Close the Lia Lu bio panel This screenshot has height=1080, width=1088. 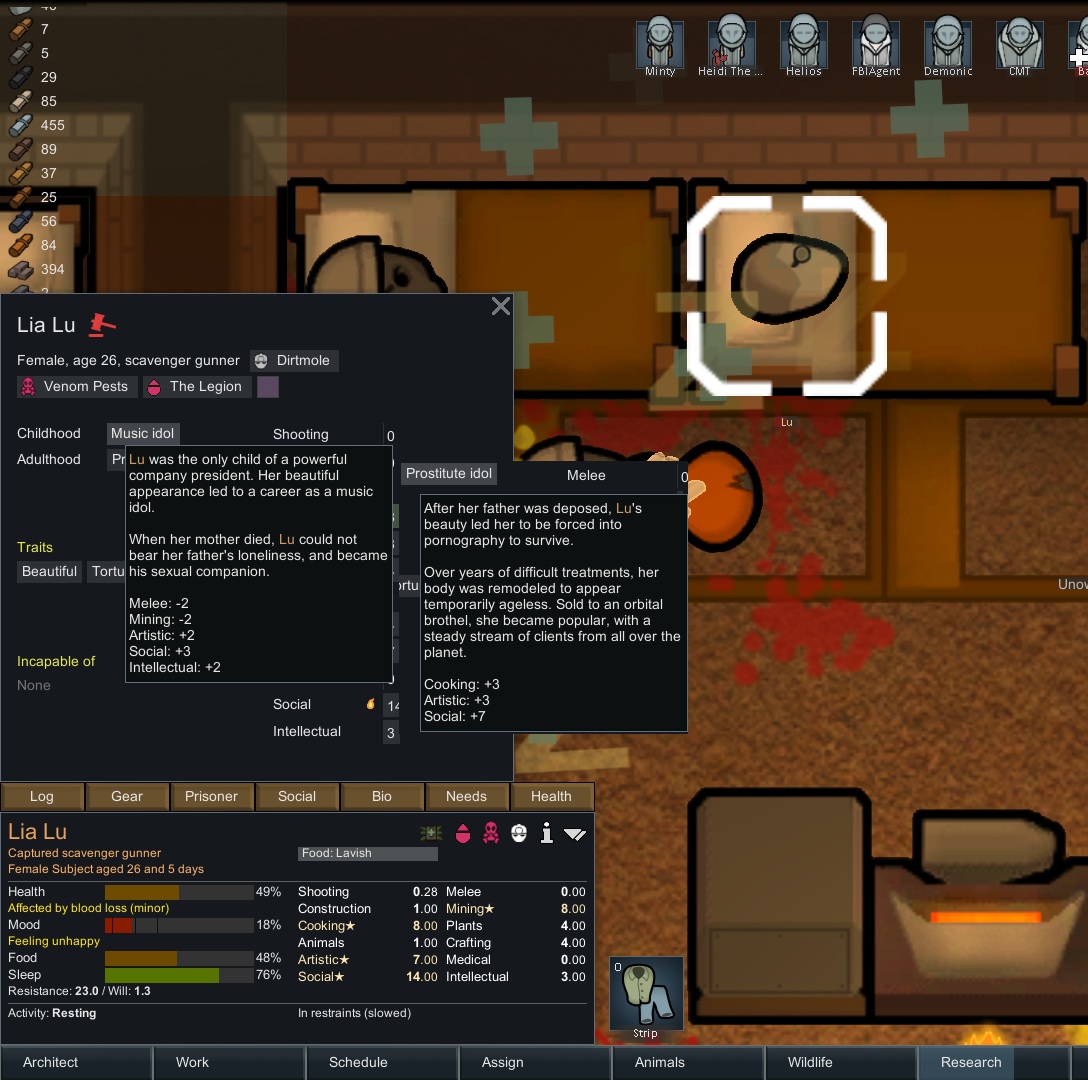pos(501,307)
